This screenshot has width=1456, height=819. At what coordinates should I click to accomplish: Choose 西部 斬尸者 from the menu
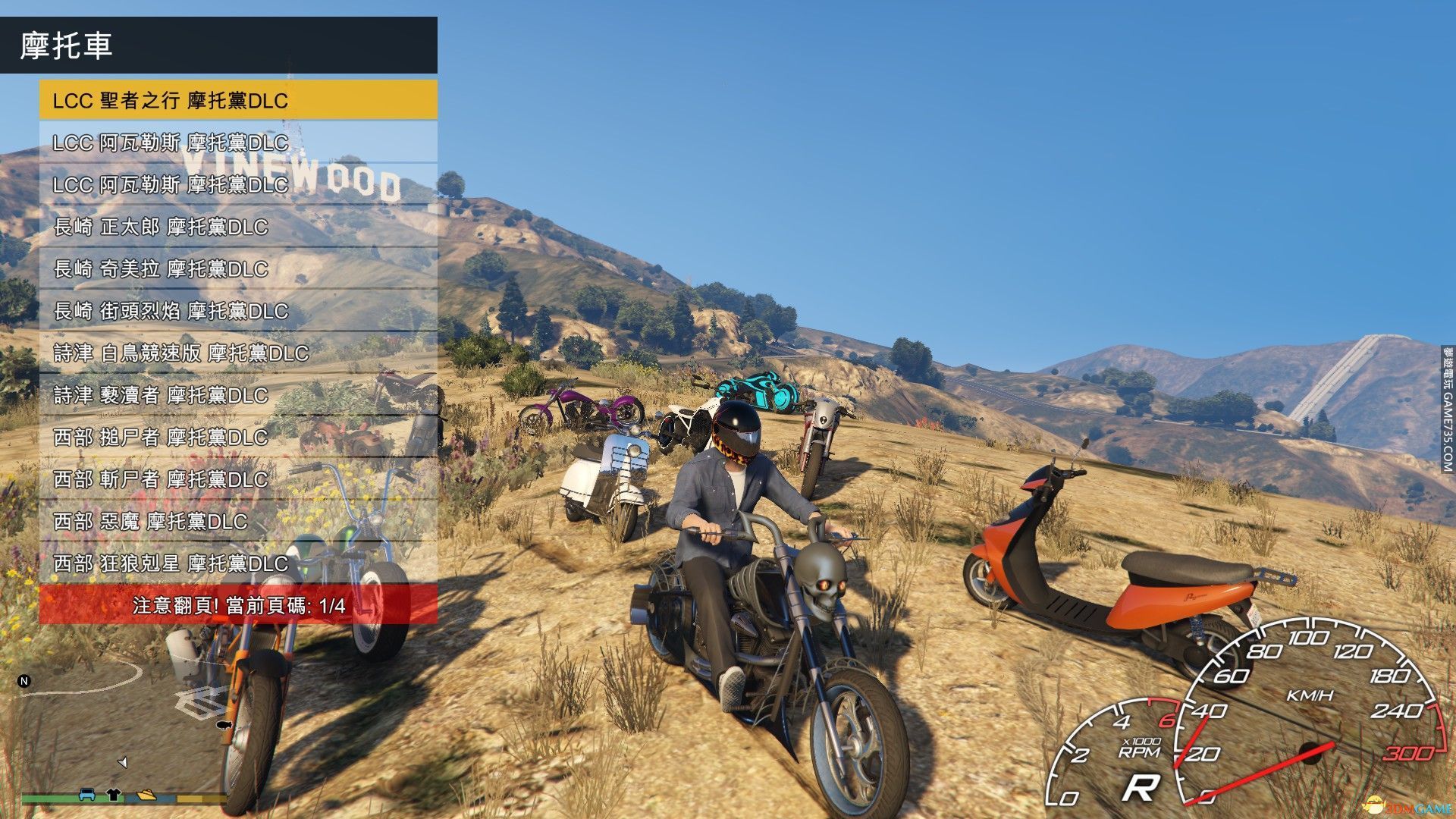click(x=238, y=479)
